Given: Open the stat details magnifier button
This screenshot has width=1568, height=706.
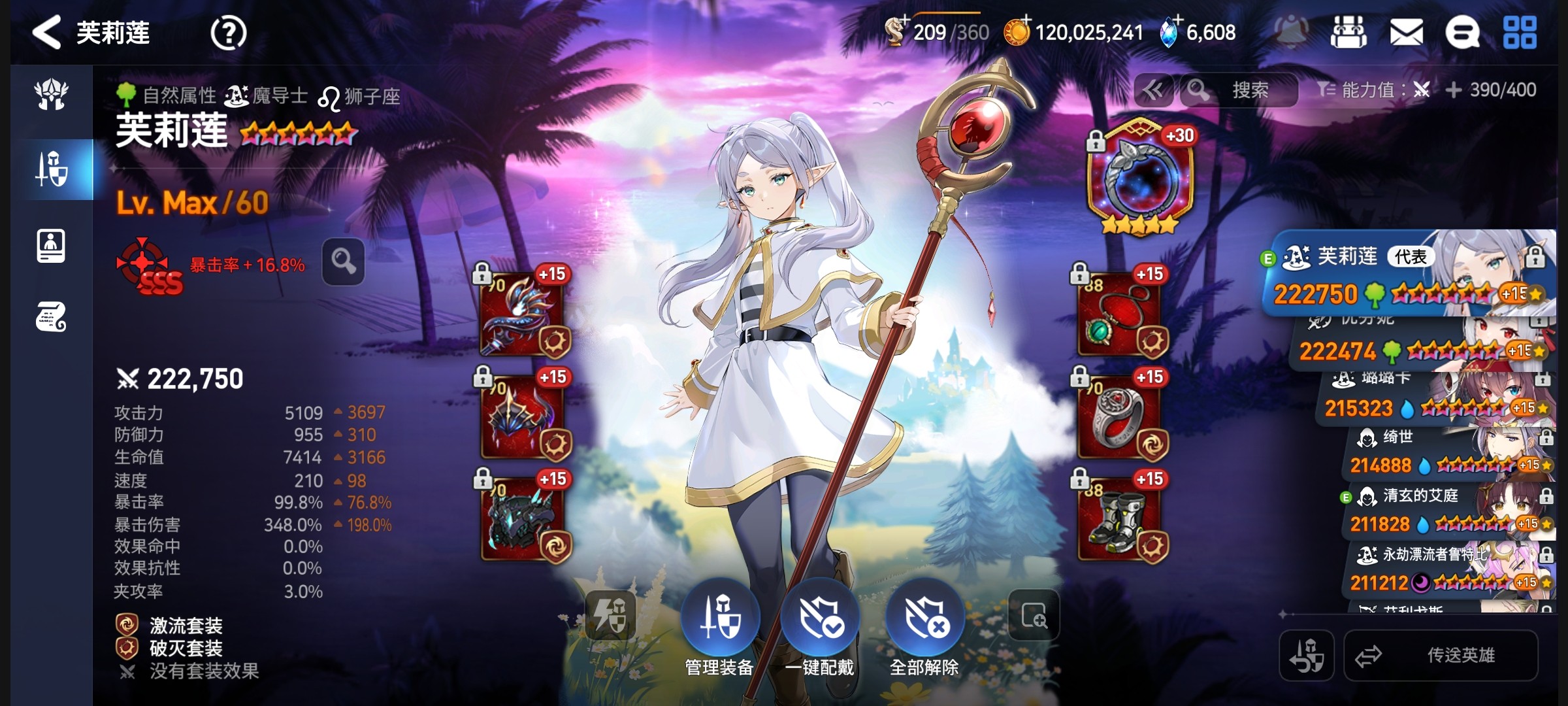Looking at the screenshot, I should (x=343, y=262).
